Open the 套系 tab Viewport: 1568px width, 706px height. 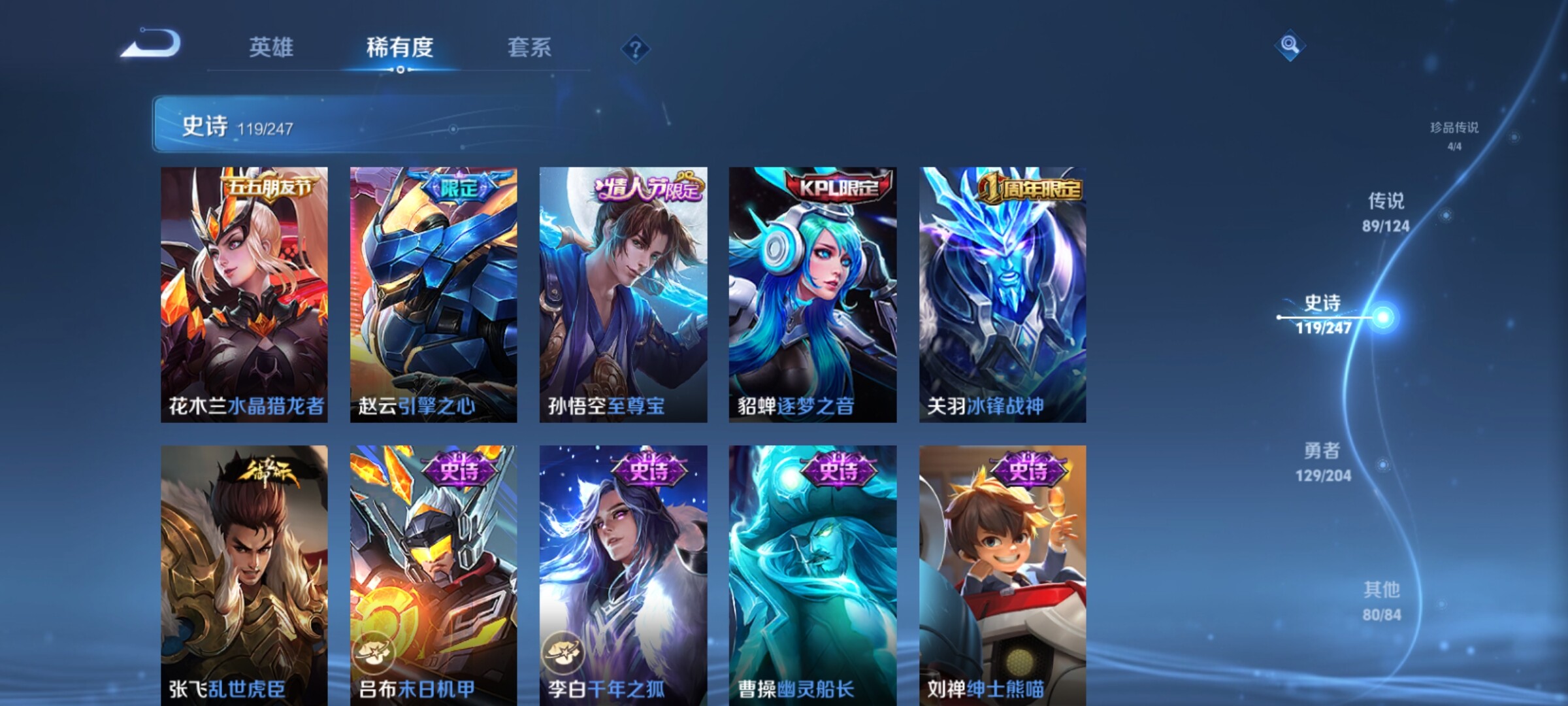point(529,47)
